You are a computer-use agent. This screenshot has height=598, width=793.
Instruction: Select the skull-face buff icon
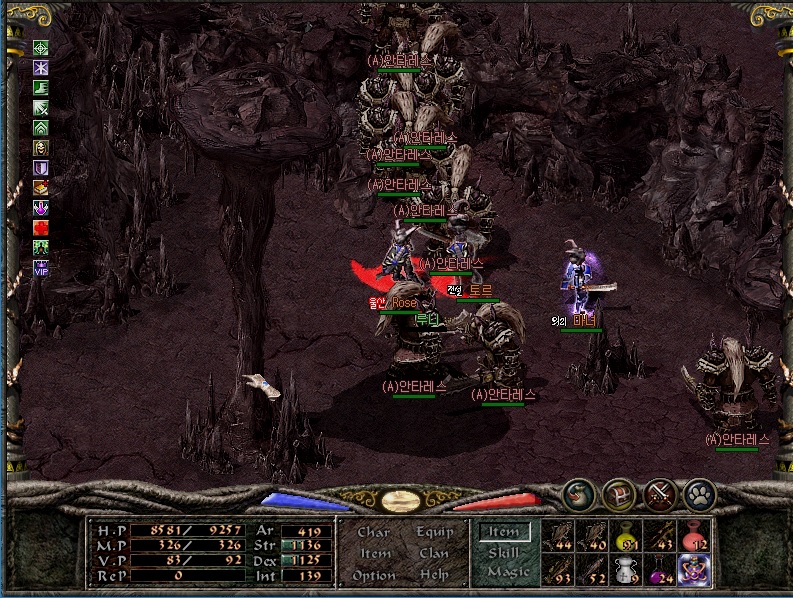click(41, 148)
